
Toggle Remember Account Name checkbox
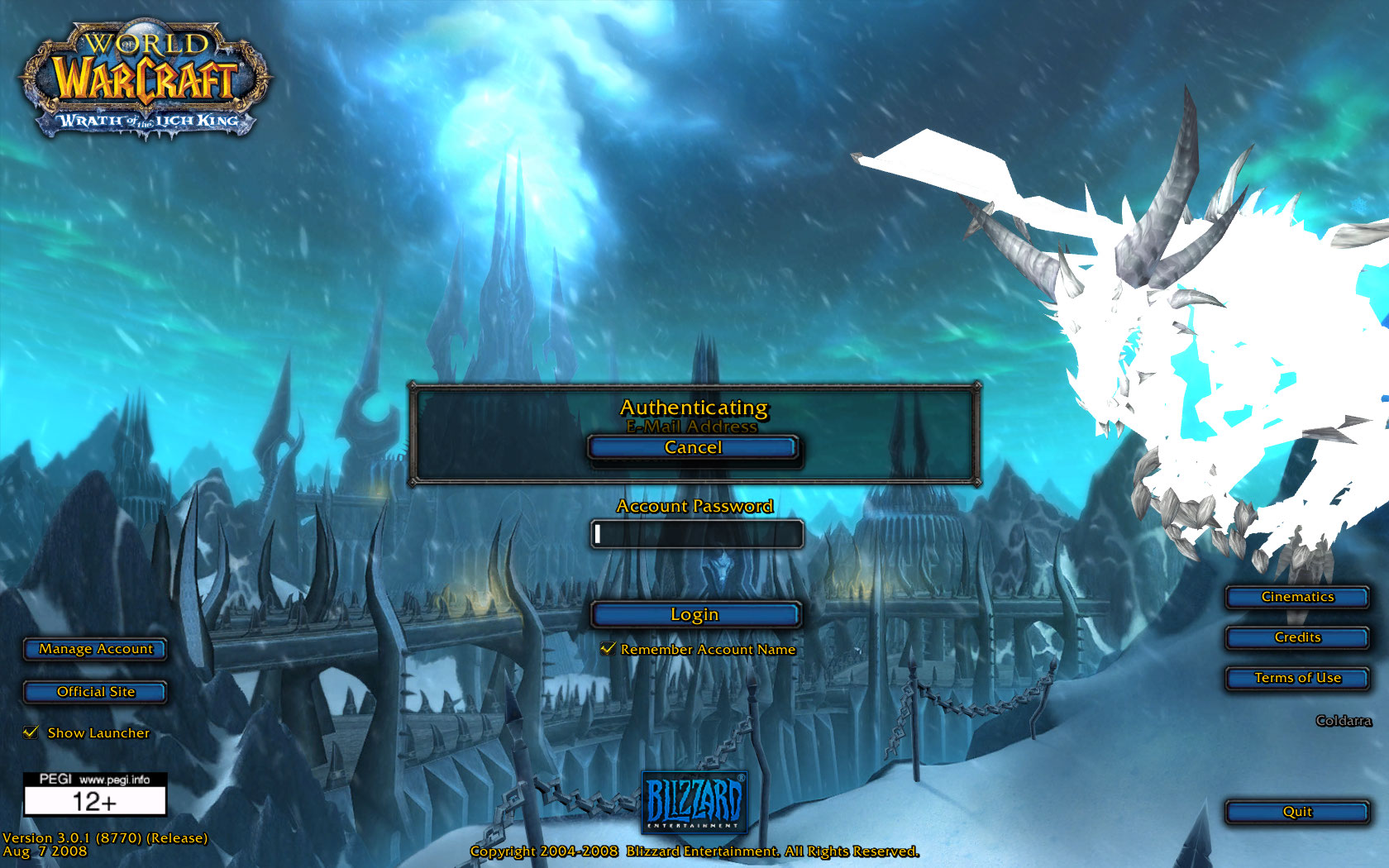coord(609,649)
